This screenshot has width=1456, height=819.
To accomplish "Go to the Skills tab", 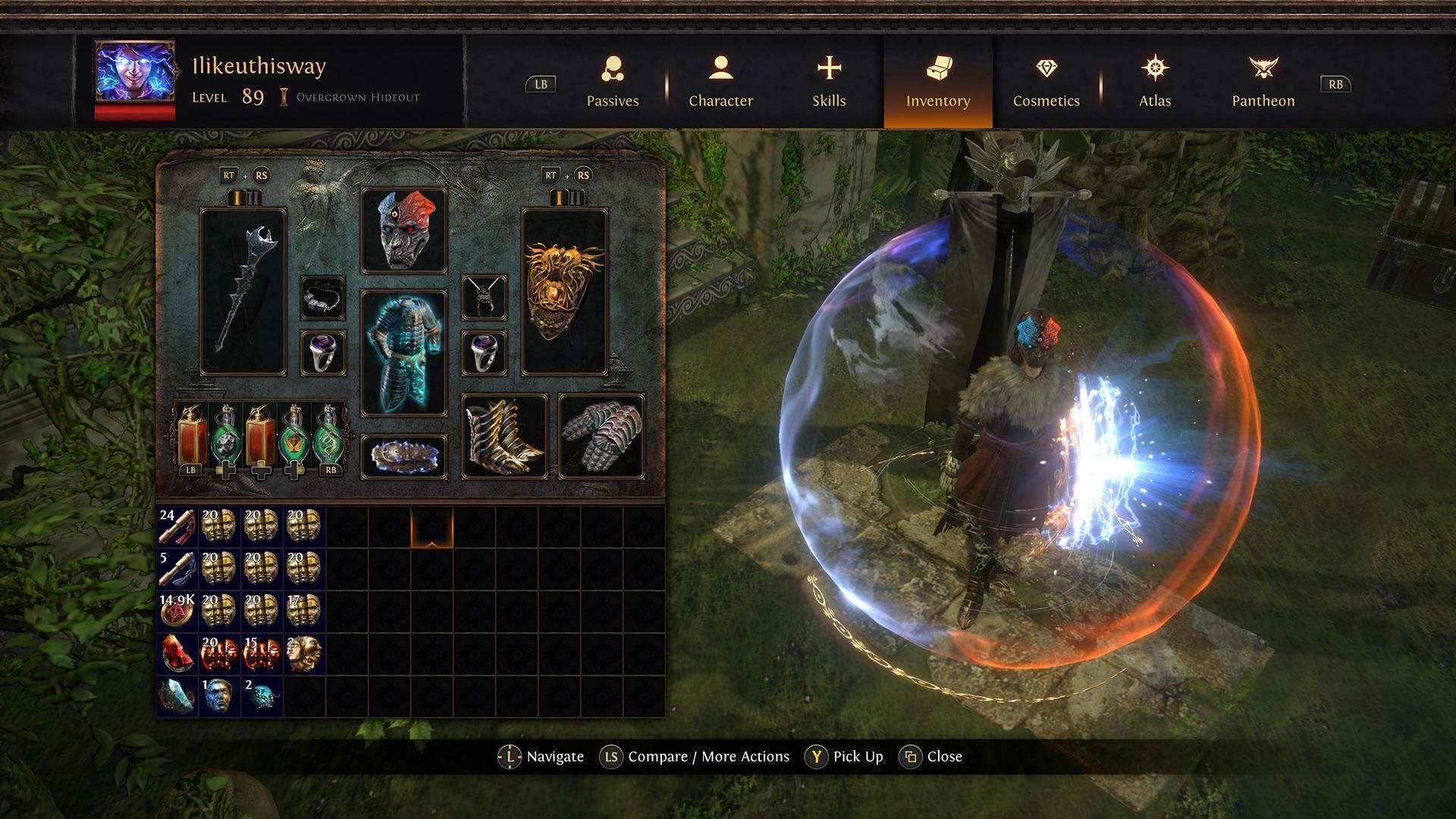I will [x=829, y=82].
